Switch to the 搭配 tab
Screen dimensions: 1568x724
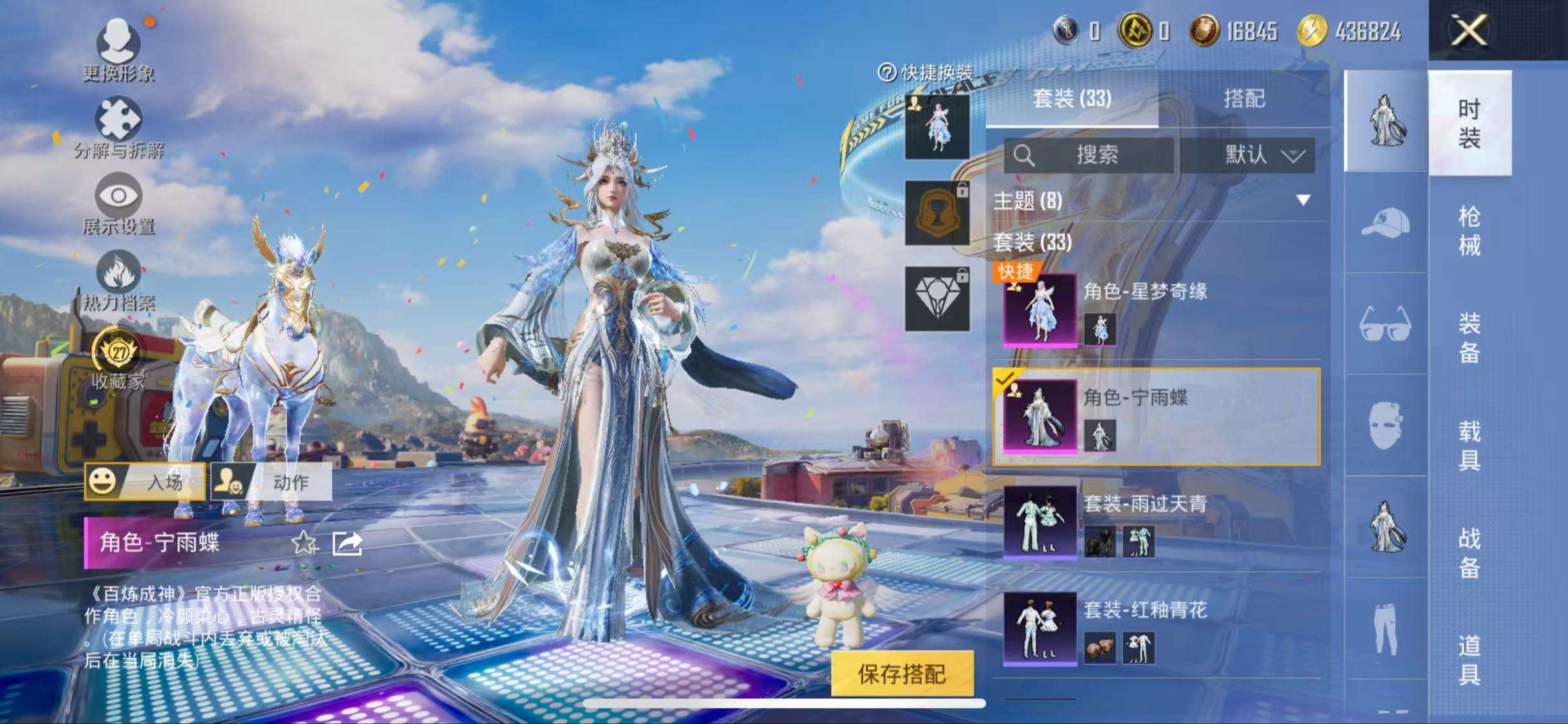pyautogui.click(x=1244, y=99)
